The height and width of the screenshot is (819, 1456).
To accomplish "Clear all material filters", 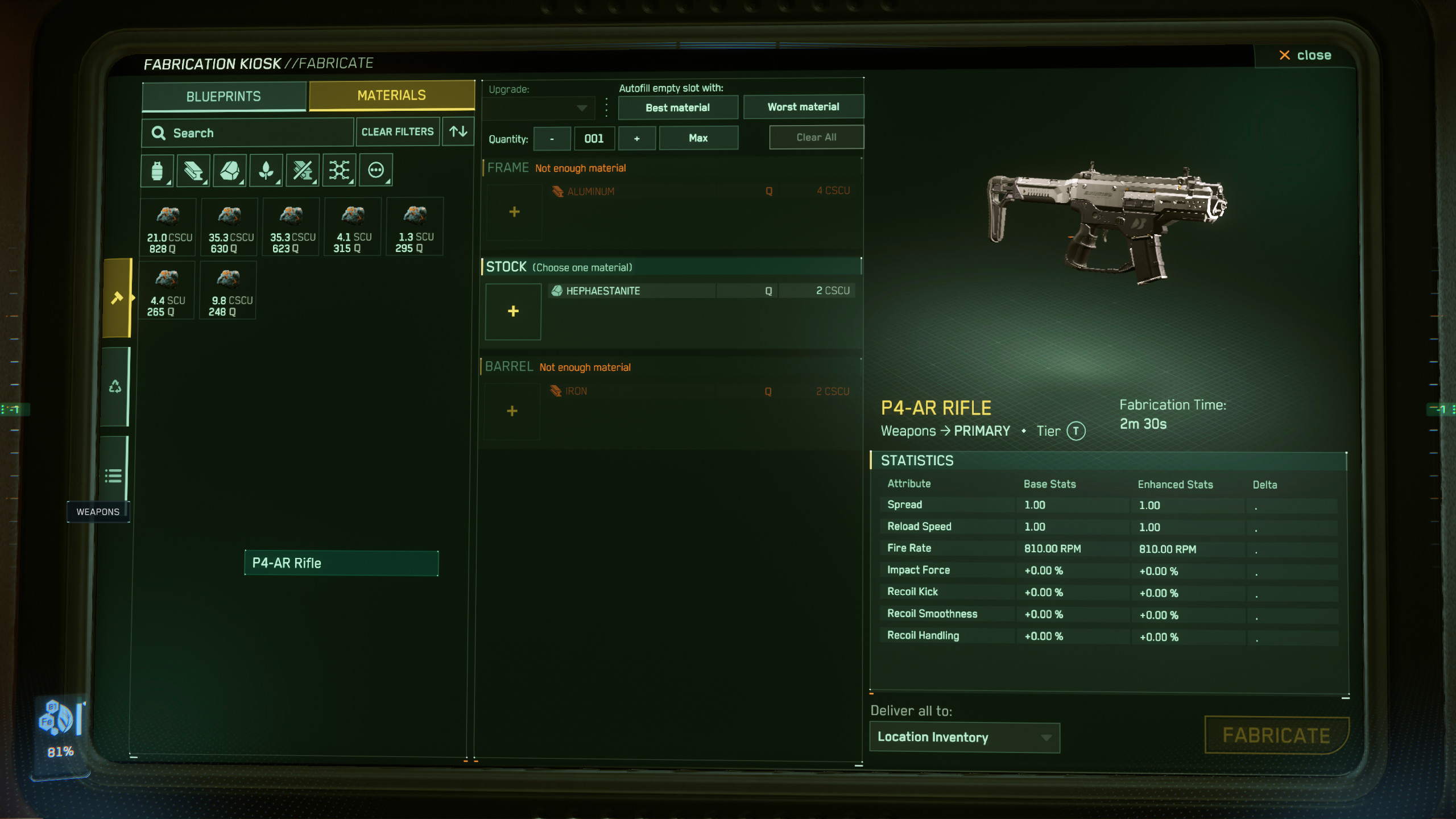I will [398, 132].
